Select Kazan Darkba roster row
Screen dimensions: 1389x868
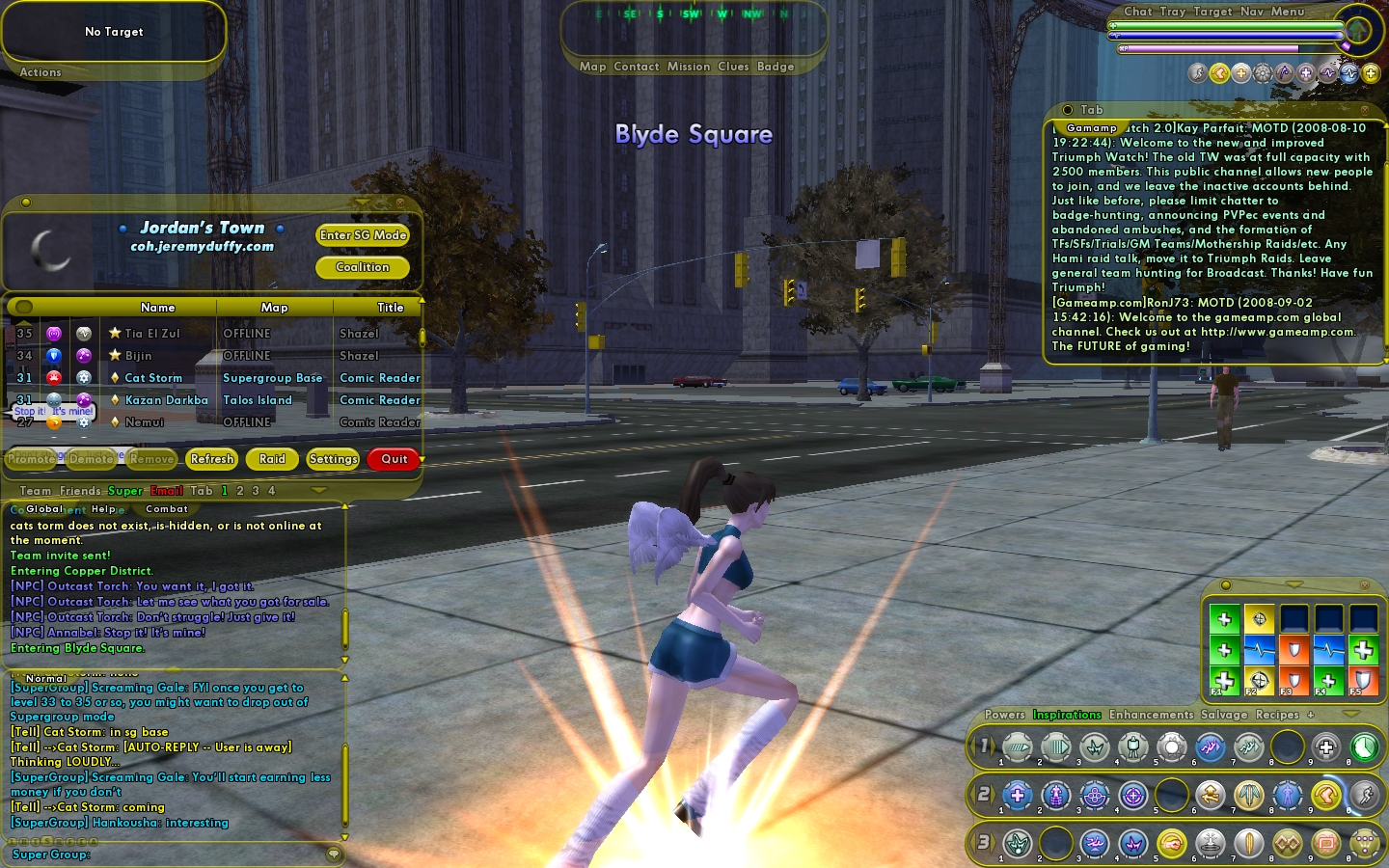(x=166, y=400)
